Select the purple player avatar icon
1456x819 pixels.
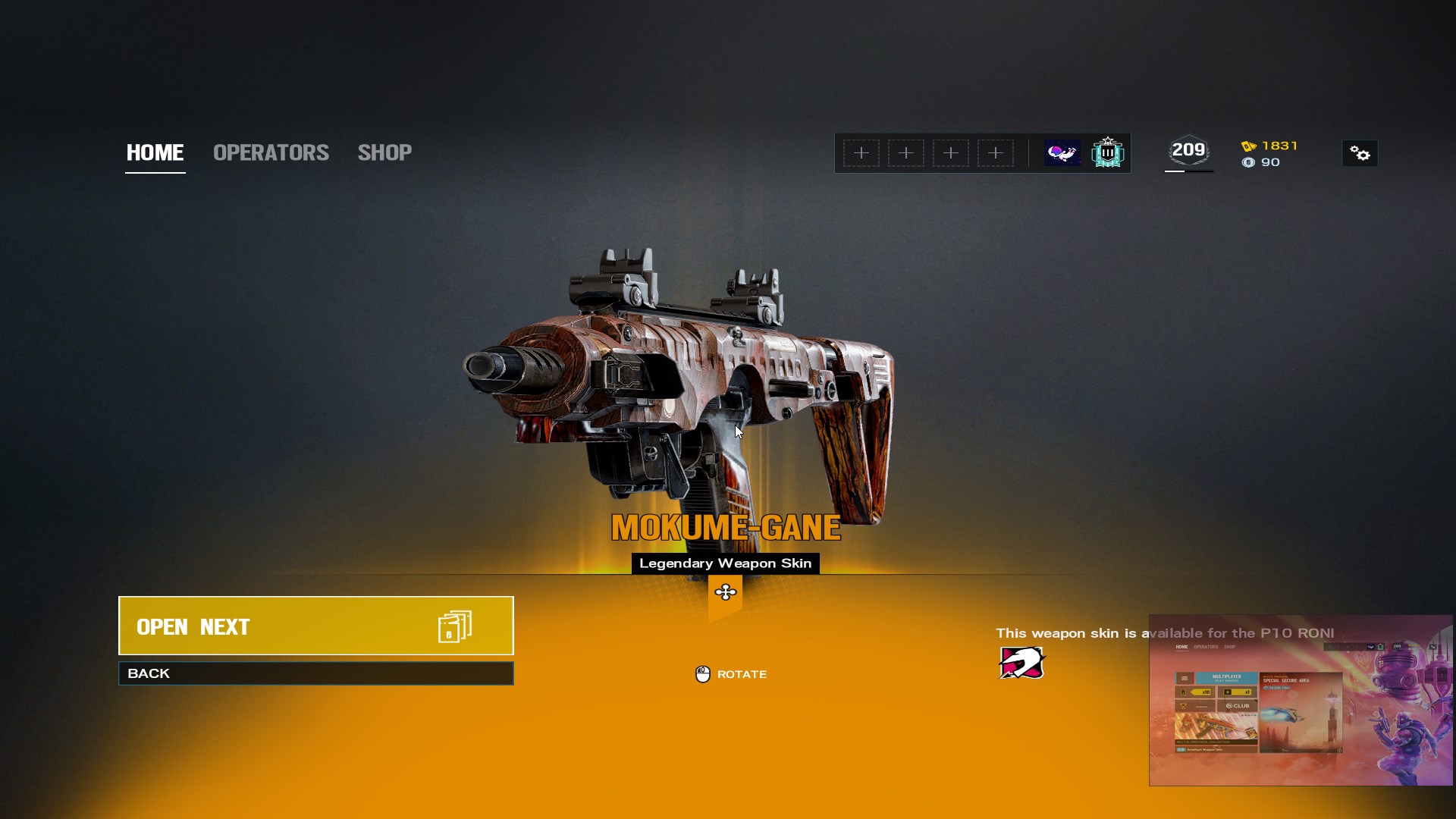[x=1062, y=153]
